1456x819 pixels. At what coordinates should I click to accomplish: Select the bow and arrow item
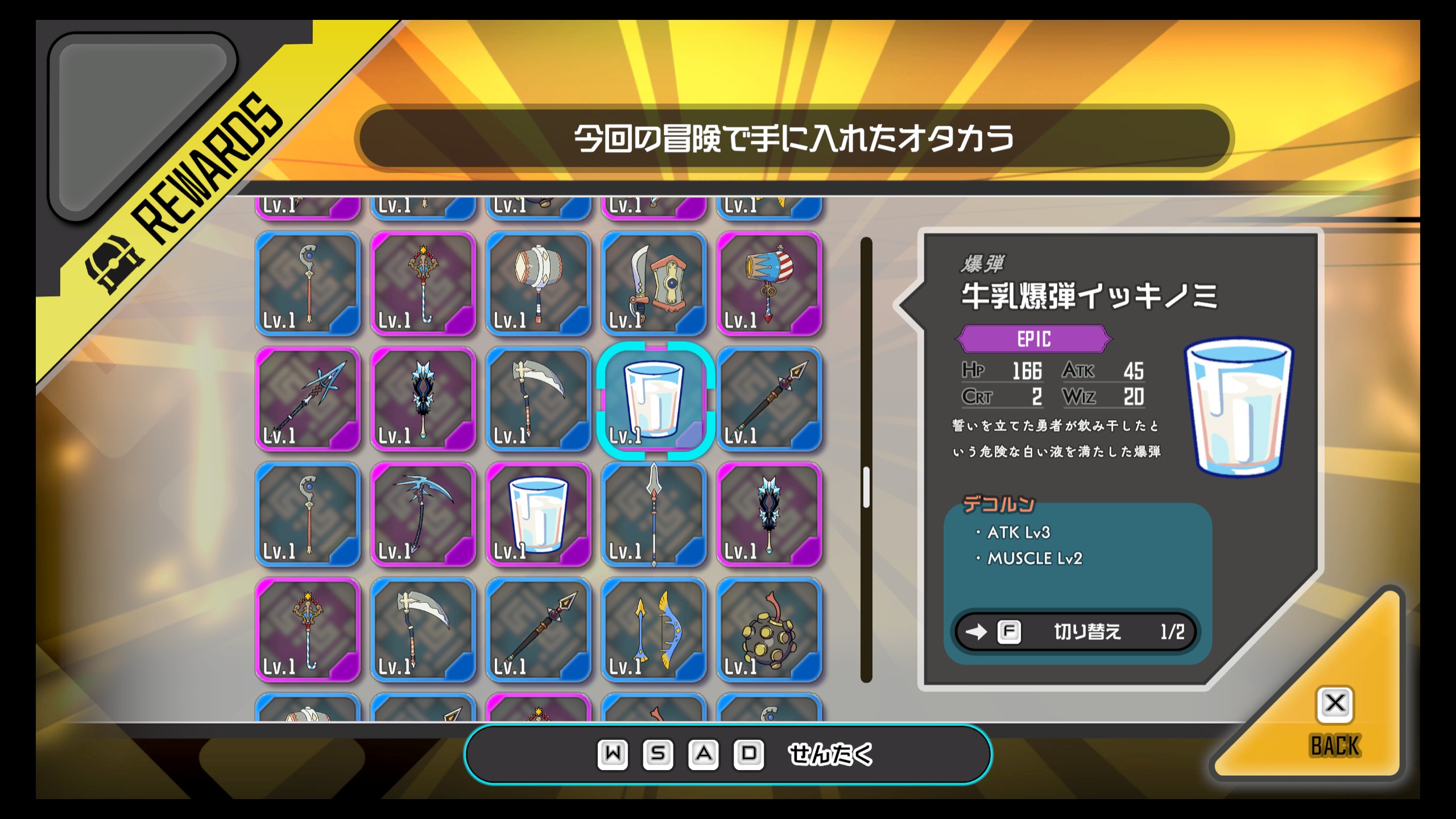(653, 630)
